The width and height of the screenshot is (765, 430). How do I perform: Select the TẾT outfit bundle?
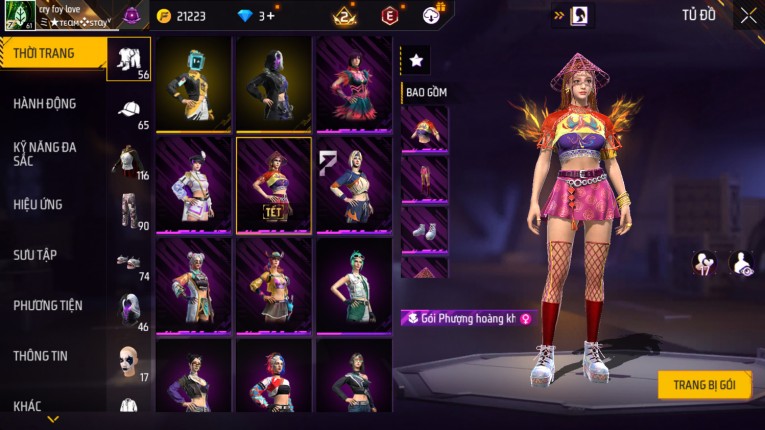click(273, 185)
